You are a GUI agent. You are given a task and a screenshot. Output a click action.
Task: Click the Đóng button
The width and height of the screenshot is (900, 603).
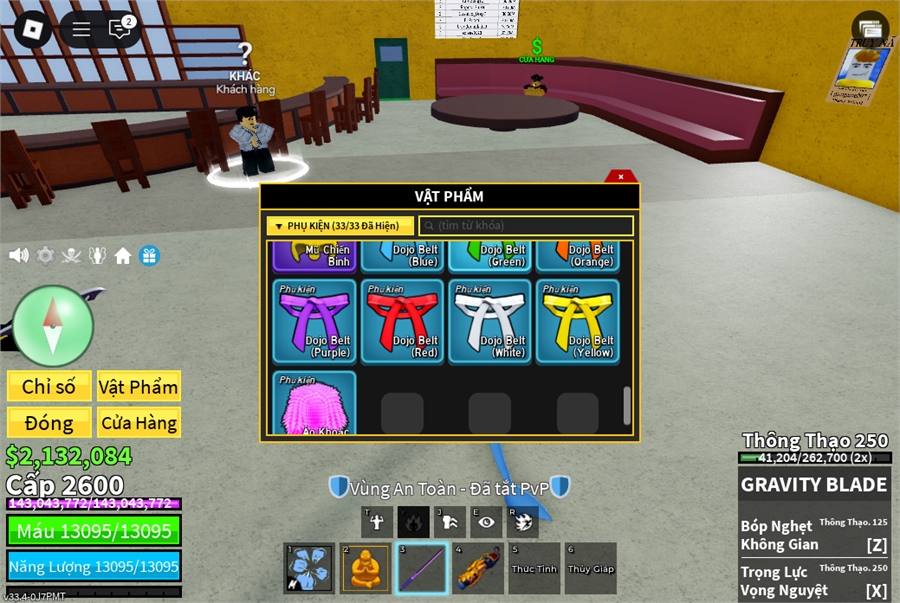pos(49,423)
